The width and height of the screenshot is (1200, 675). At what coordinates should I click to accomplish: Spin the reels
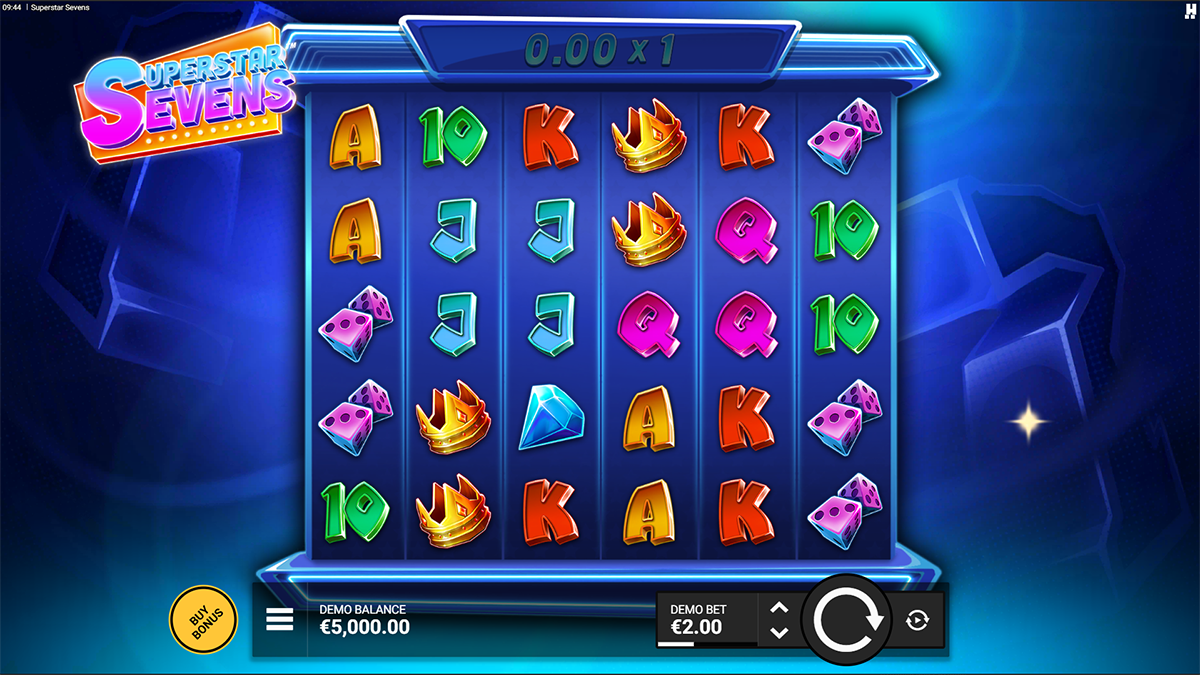848,620
